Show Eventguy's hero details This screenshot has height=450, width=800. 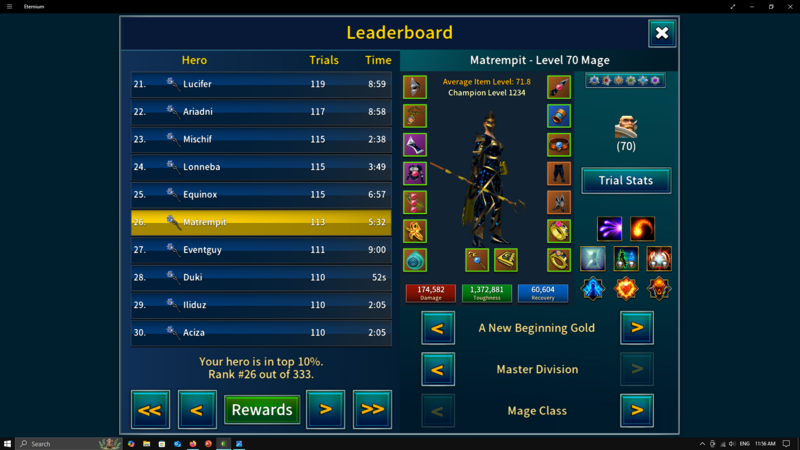(261, 250)
